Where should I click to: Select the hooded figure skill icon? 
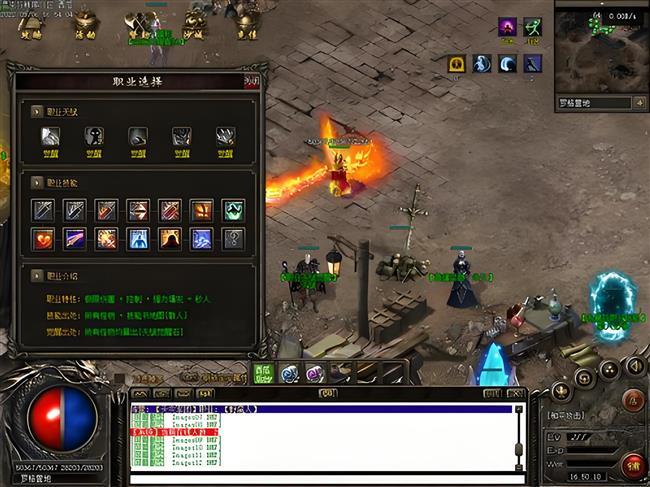(x=169, y=239)
